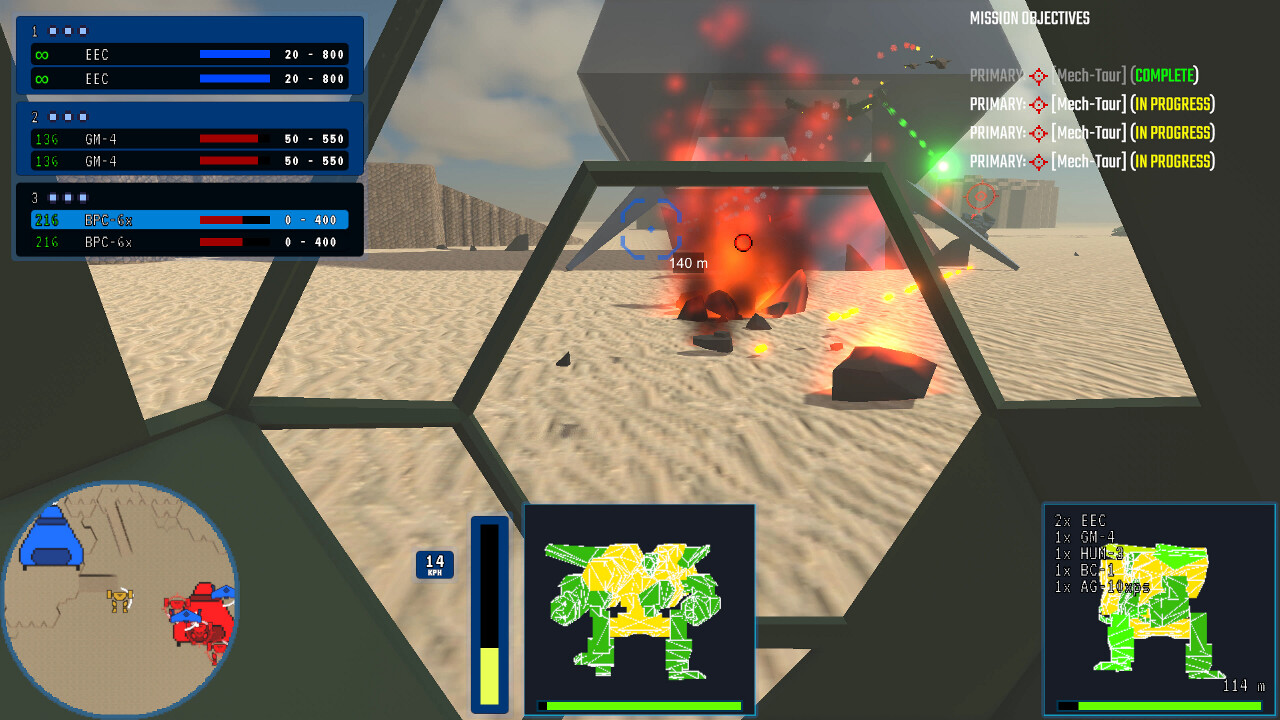Click the infinity ammo symbol on the EEC weapon
The width and height of the screenshot is (1280, 720).
[x=41, y=54]
